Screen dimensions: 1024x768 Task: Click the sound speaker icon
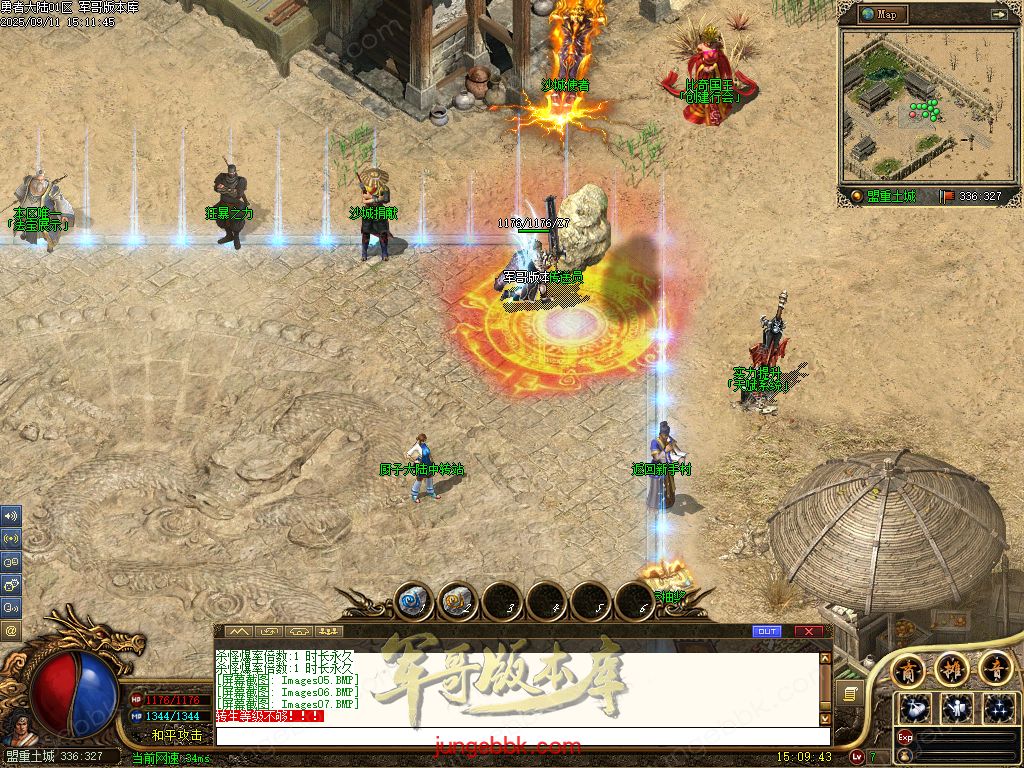tap(11, 516)
